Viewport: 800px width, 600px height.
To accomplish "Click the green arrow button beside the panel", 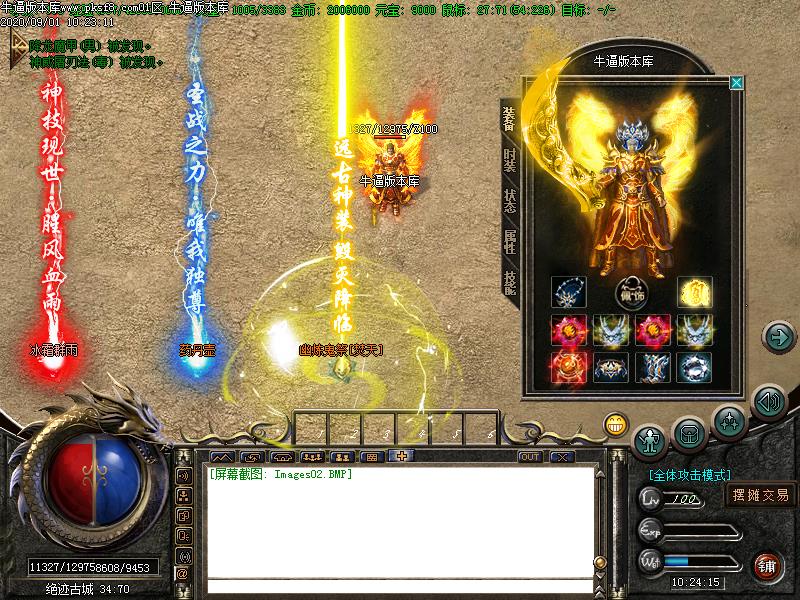I will click(x=778, y=336).
